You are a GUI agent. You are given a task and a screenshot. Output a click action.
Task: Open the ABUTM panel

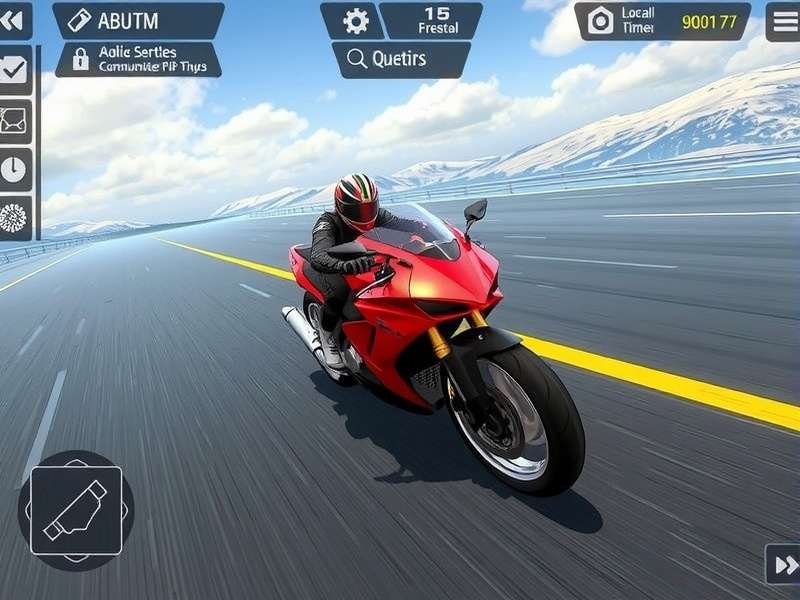coord(138,21)
